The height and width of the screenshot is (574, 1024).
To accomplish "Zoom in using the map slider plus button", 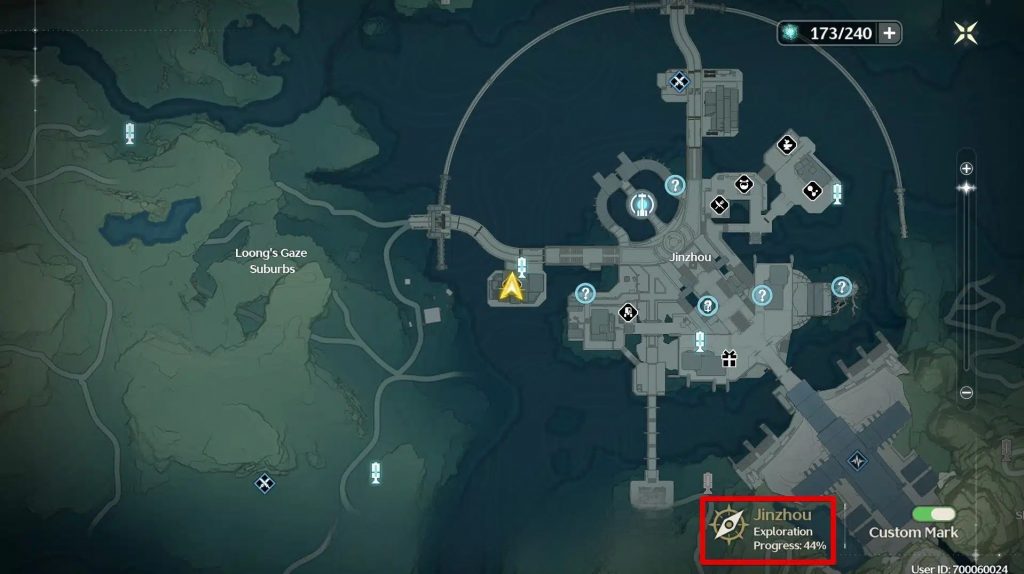I will point(966,168).
